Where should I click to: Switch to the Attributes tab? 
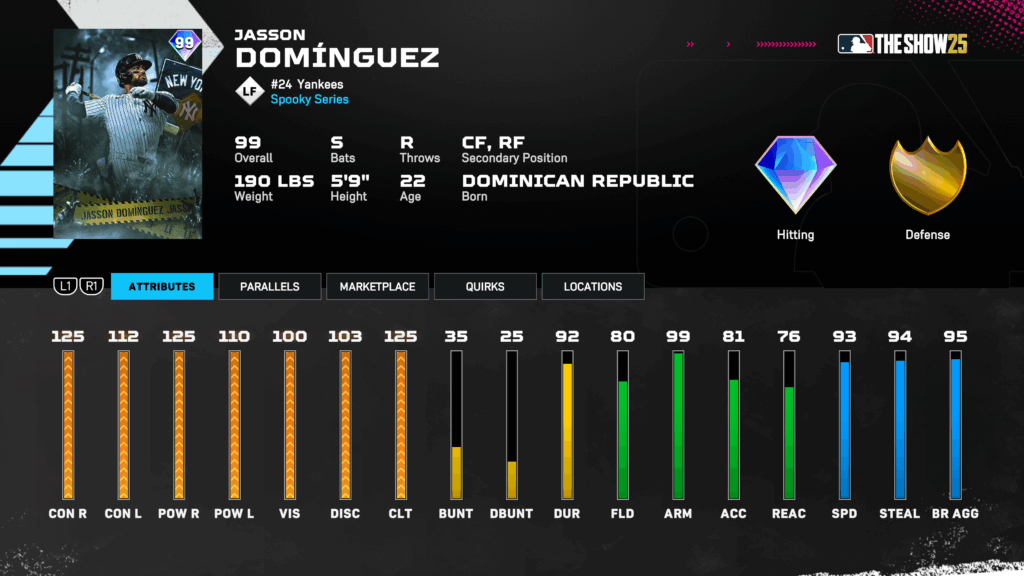pos(162,287)
